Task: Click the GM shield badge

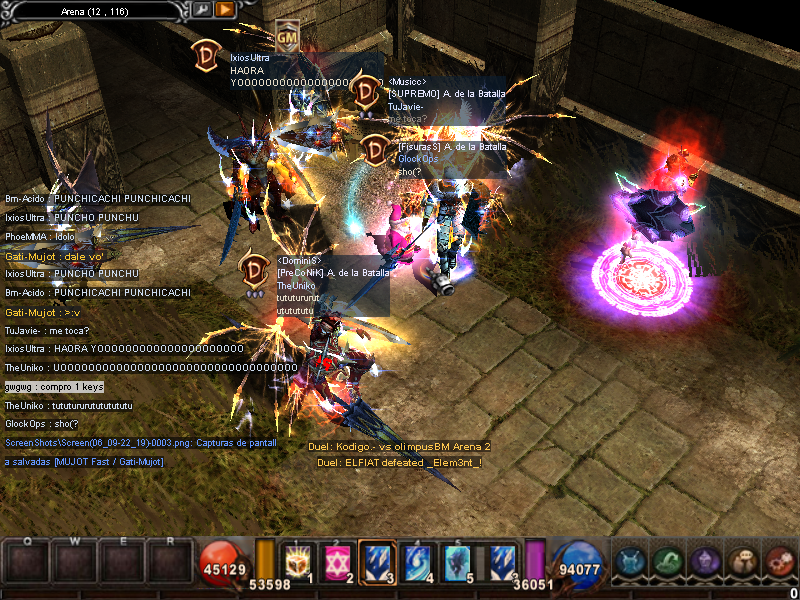Action: (x=287, y=36)
